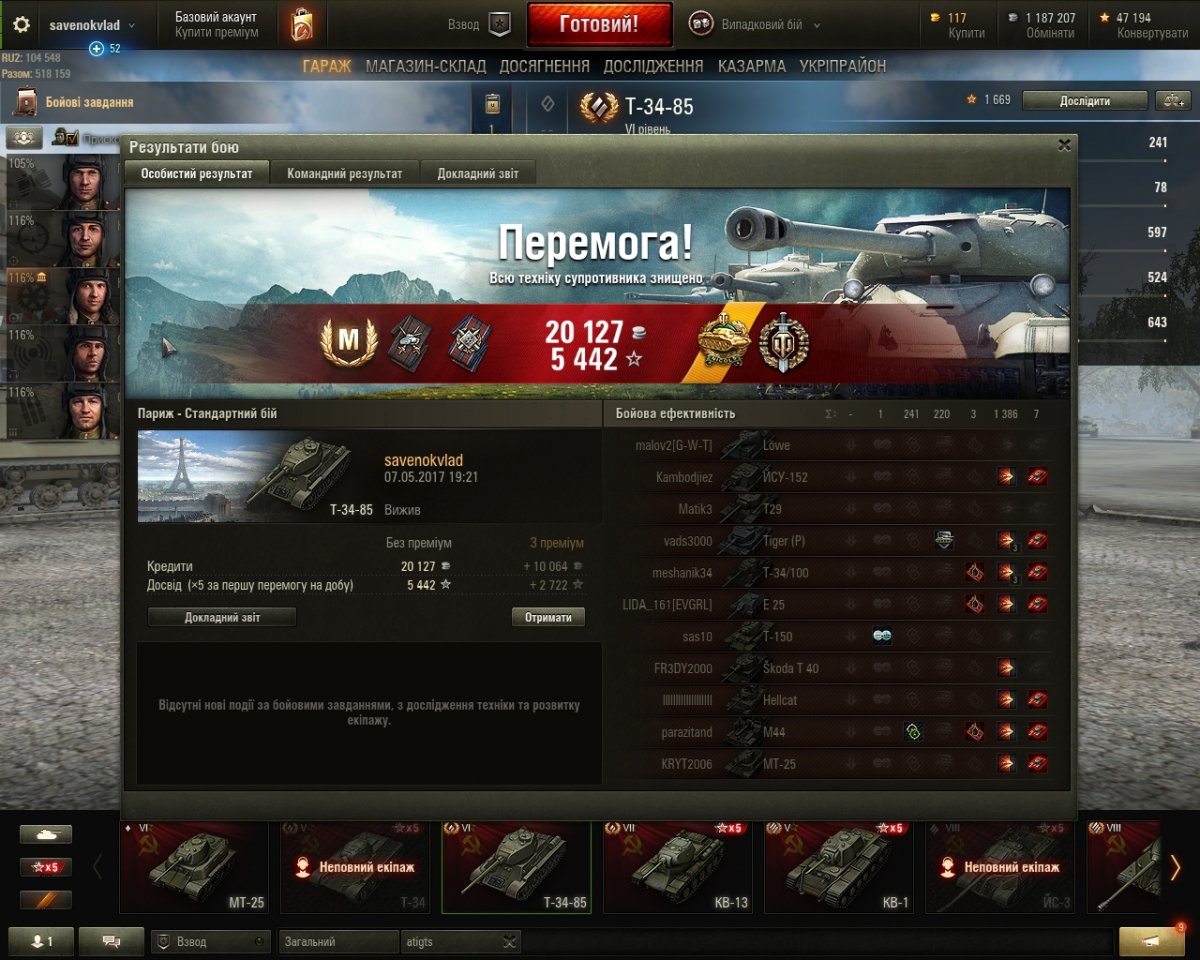Open the ДОСЛІДЖЕННЯ research menu
1200x960 pixels.
tap(653, 67)
